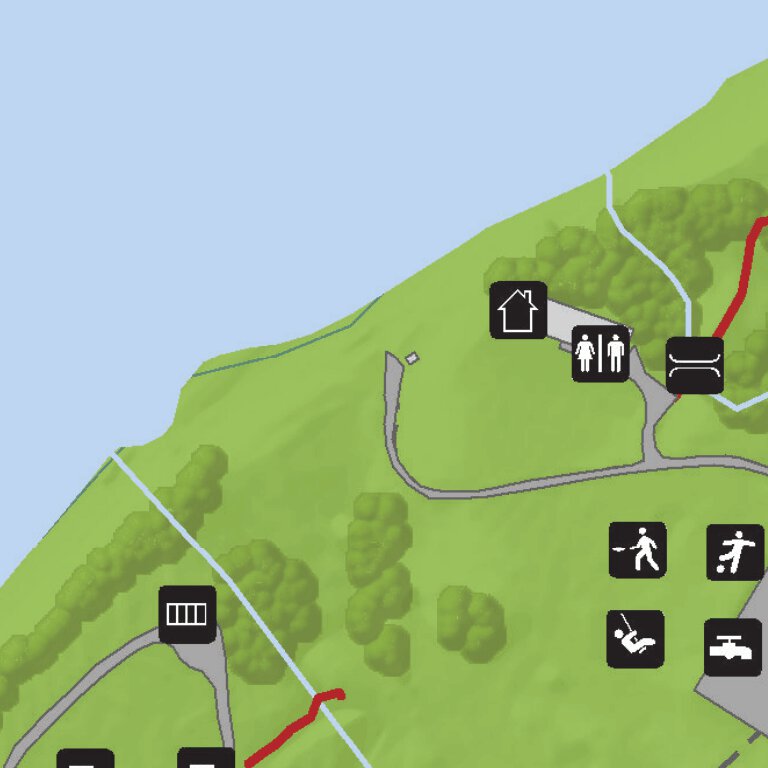The image size is (768, 768).
Task: Open the frisbee disc golf marker
Action: pos(638,550)
